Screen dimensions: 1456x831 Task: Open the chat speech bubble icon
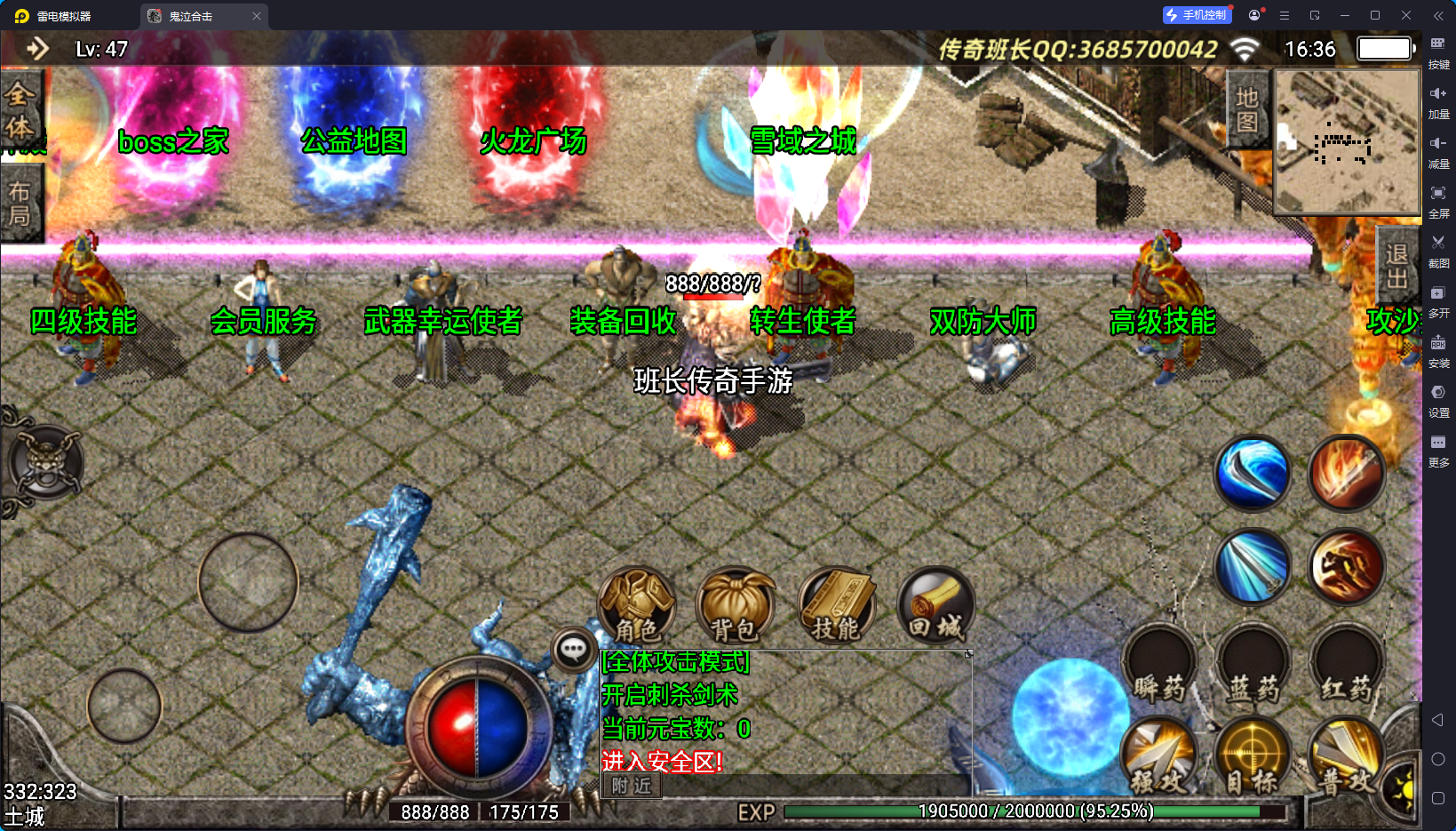pyautogui.click(x=573, y=650)
